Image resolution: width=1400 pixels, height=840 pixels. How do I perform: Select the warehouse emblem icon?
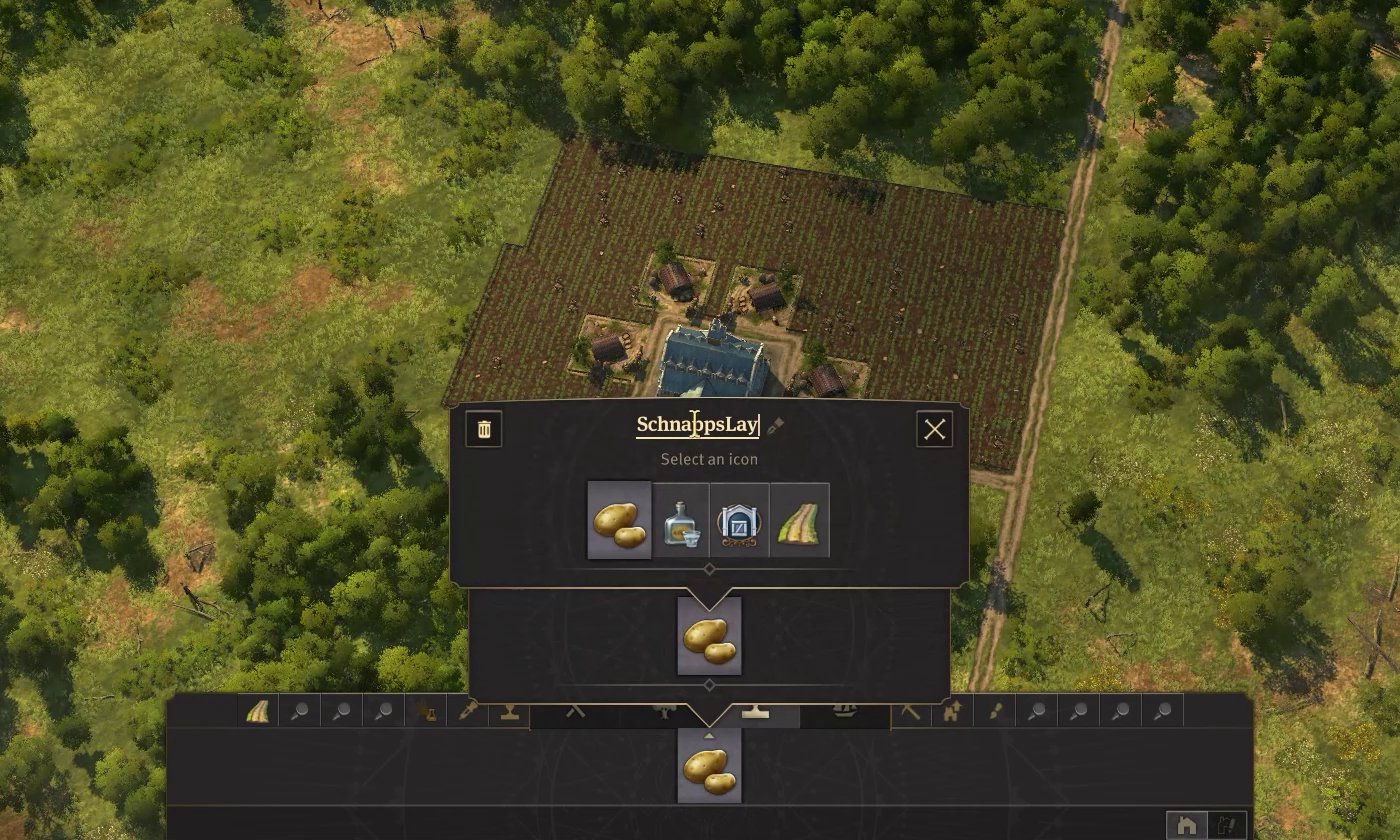[738, 521]
